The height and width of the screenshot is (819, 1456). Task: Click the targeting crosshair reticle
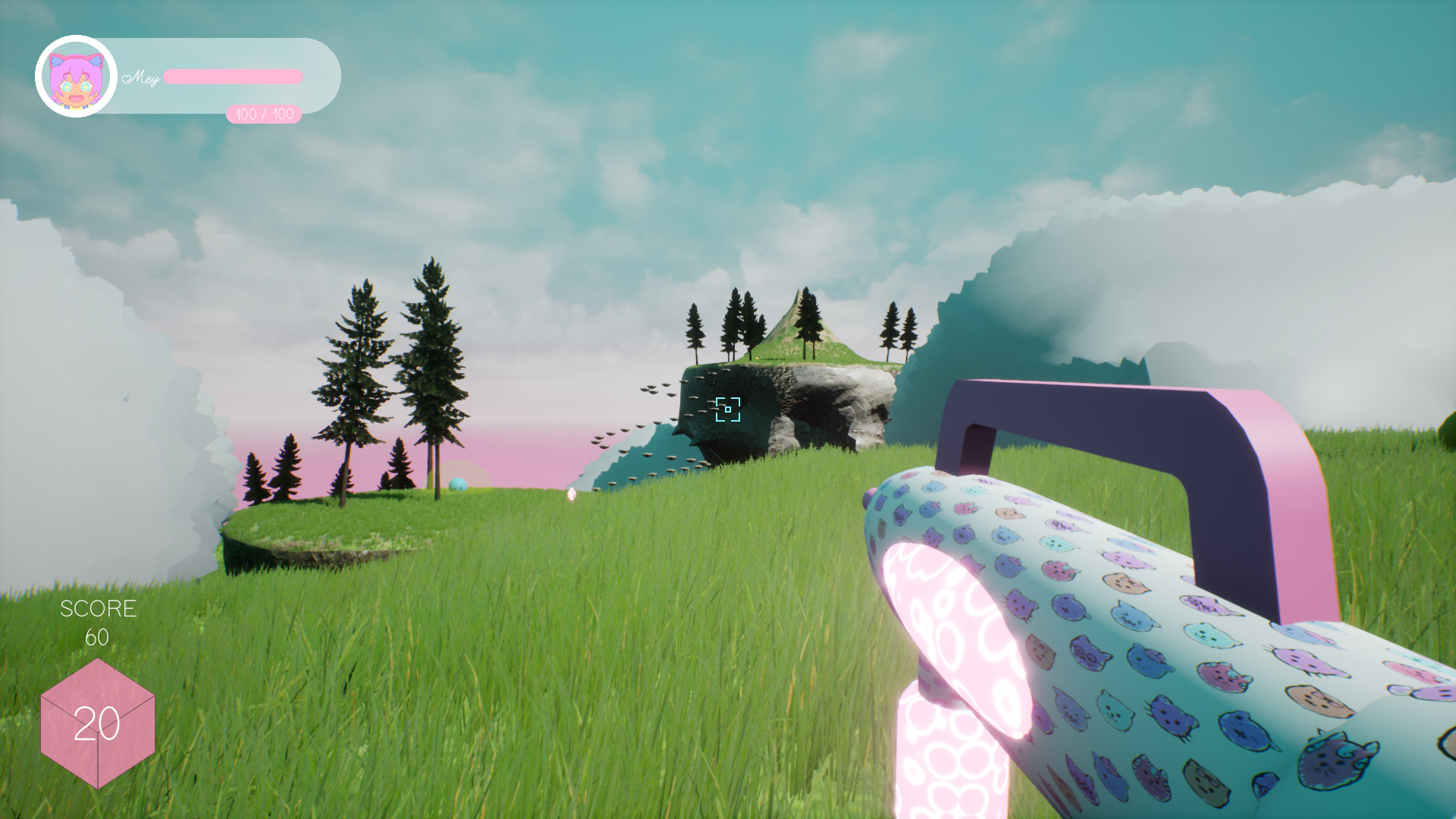pyautogui.click(x=726, y=410)
